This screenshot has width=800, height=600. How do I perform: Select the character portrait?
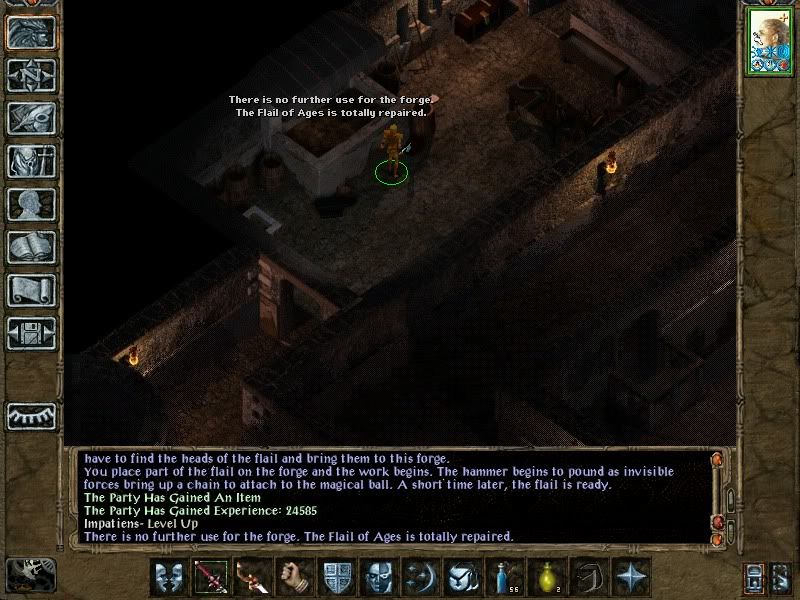click(769, 43)
